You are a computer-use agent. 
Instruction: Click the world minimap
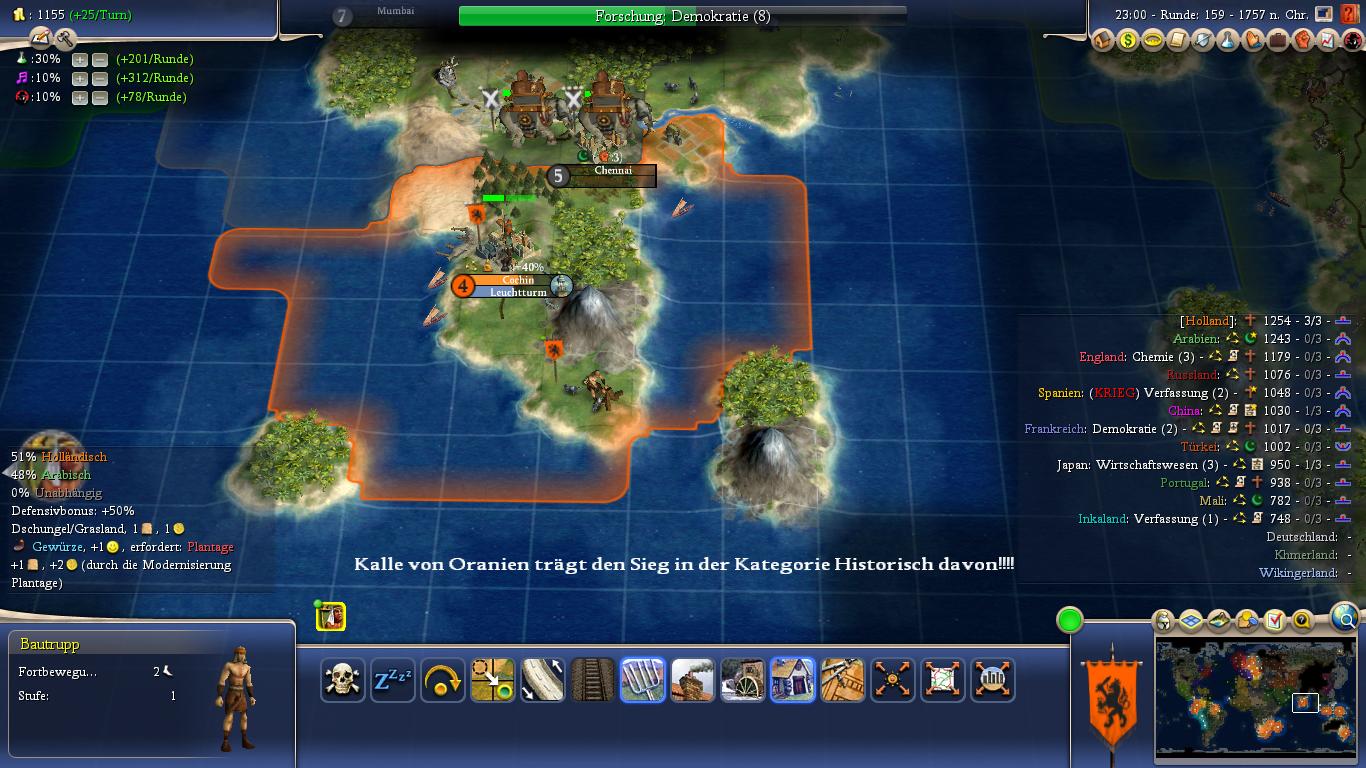1256,698
